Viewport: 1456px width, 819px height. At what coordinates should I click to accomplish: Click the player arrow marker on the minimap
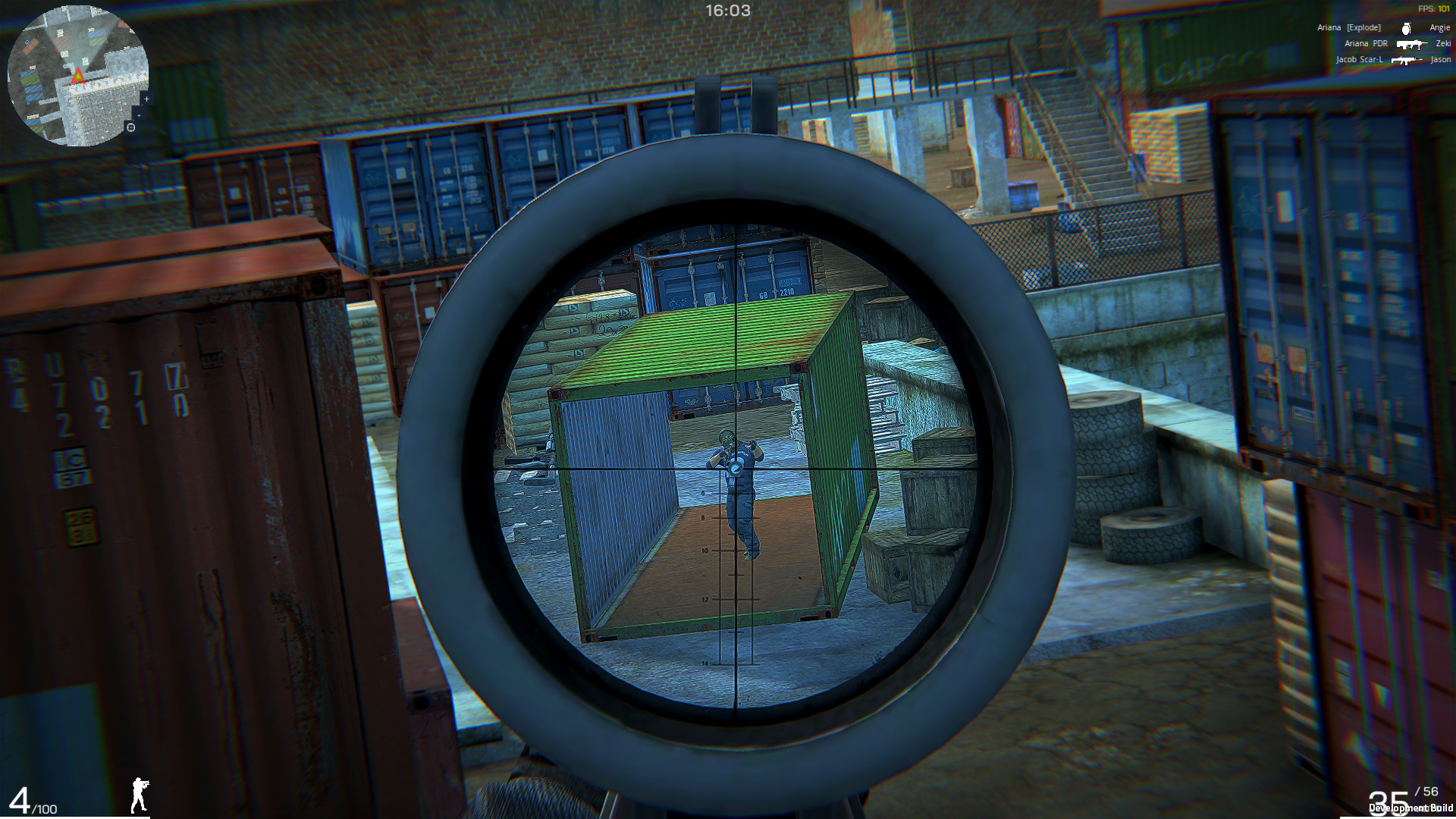coord(77,75)
